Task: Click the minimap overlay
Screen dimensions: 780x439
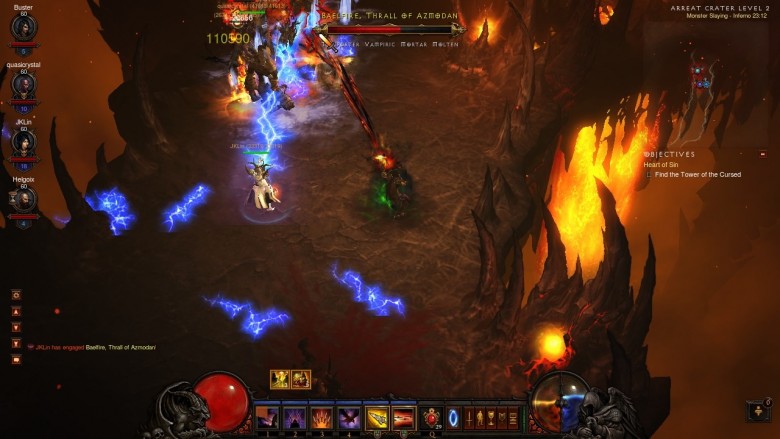Action: click(x=701, y=75)
